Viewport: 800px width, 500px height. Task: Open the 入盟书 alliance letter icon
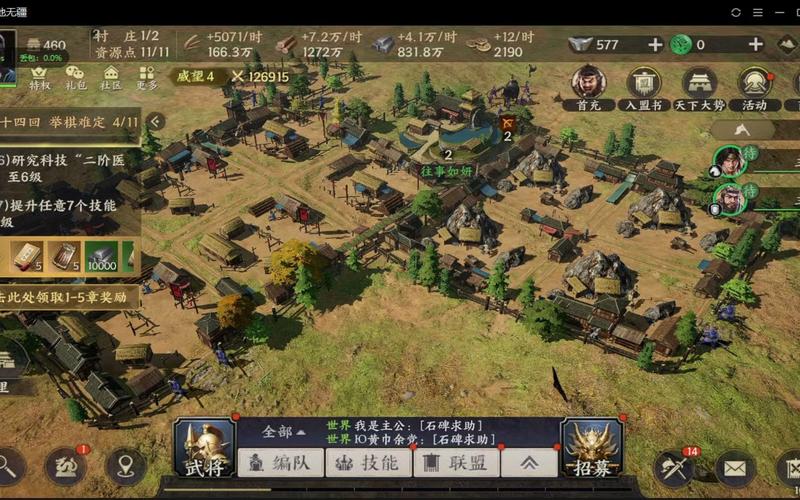coord(644,86)
